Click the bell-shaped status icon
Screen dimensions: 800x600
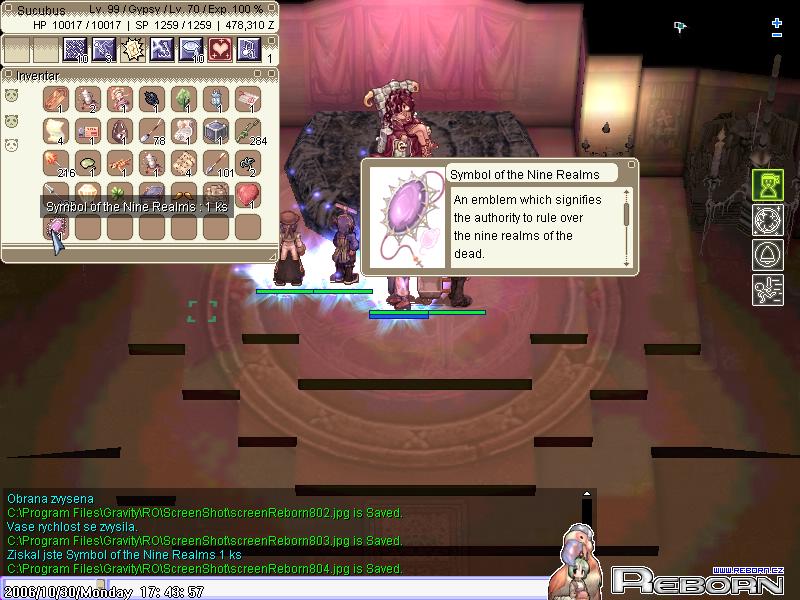(x=767, y=255)
